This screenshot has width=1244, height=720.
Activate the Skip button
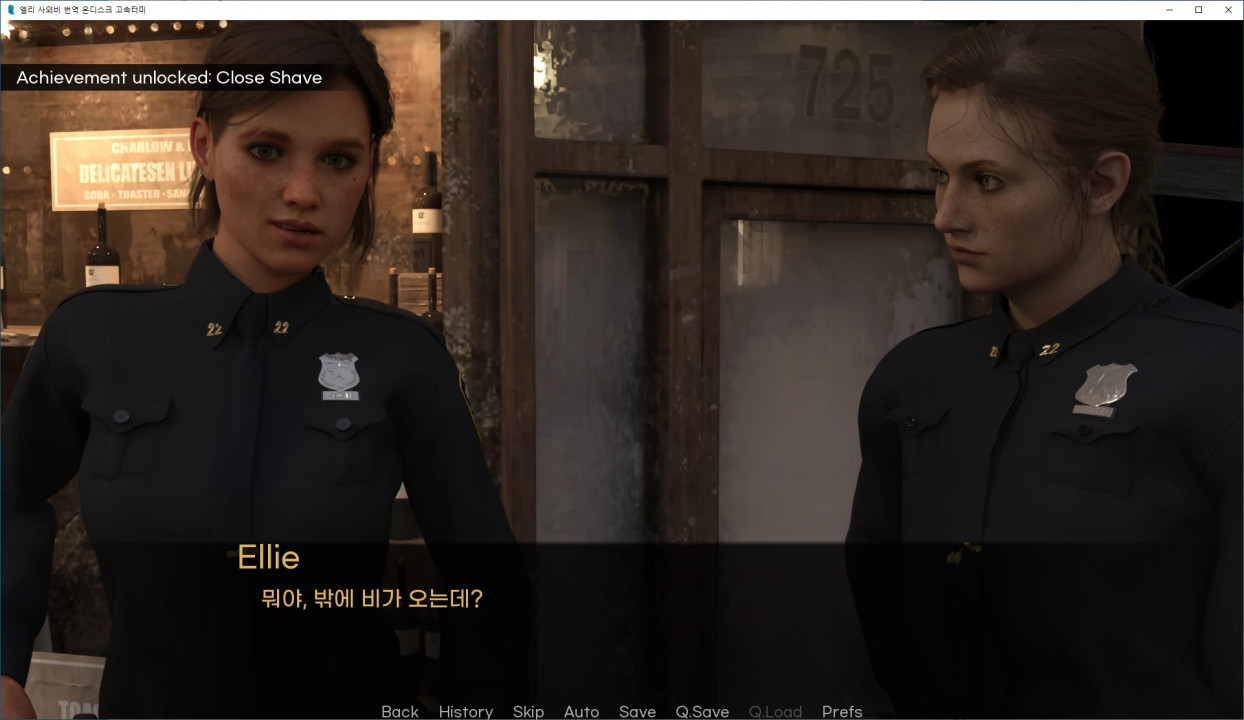tap(528, 711)
